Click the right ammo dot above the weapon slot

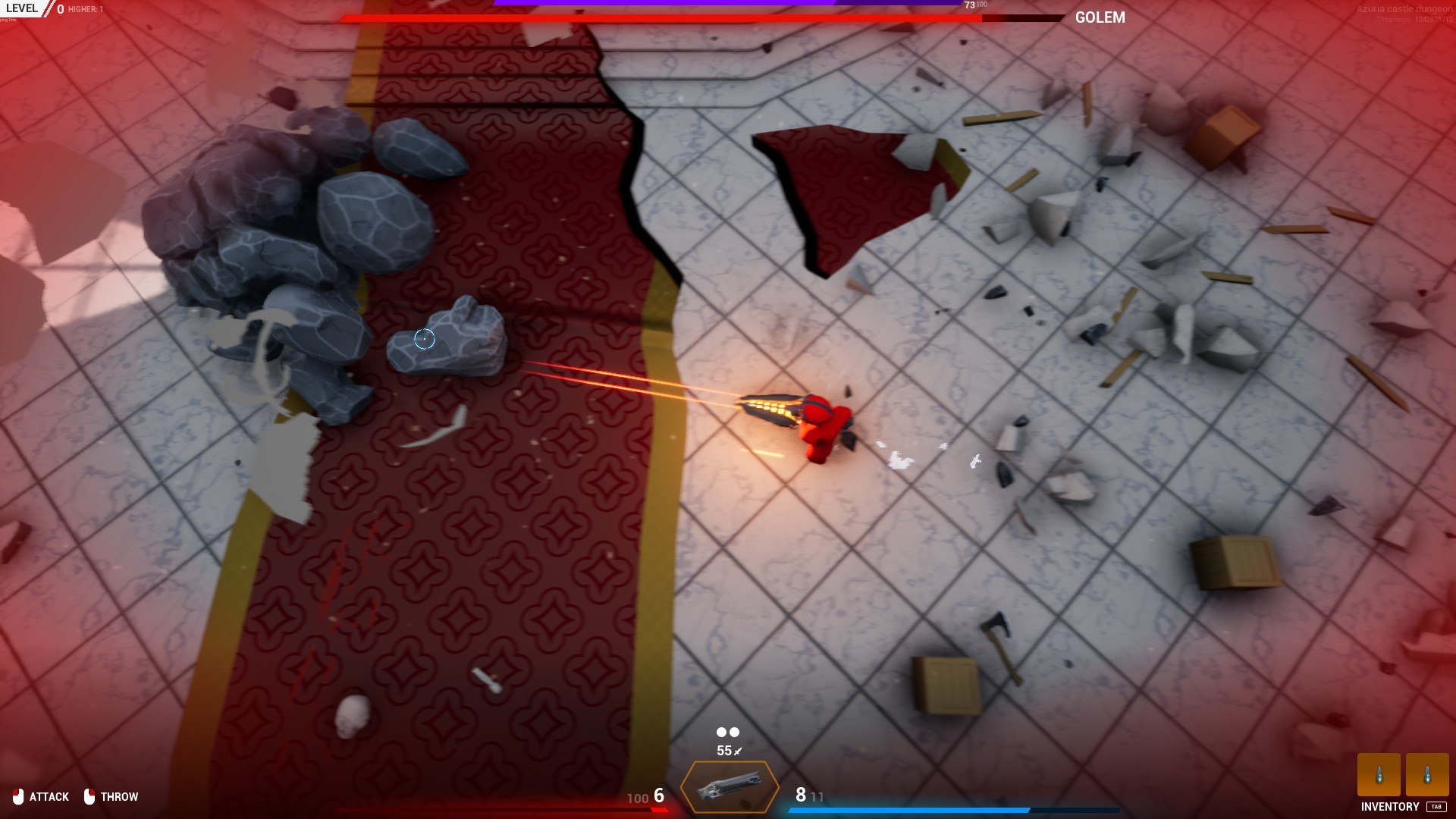(x=733, y=732)
